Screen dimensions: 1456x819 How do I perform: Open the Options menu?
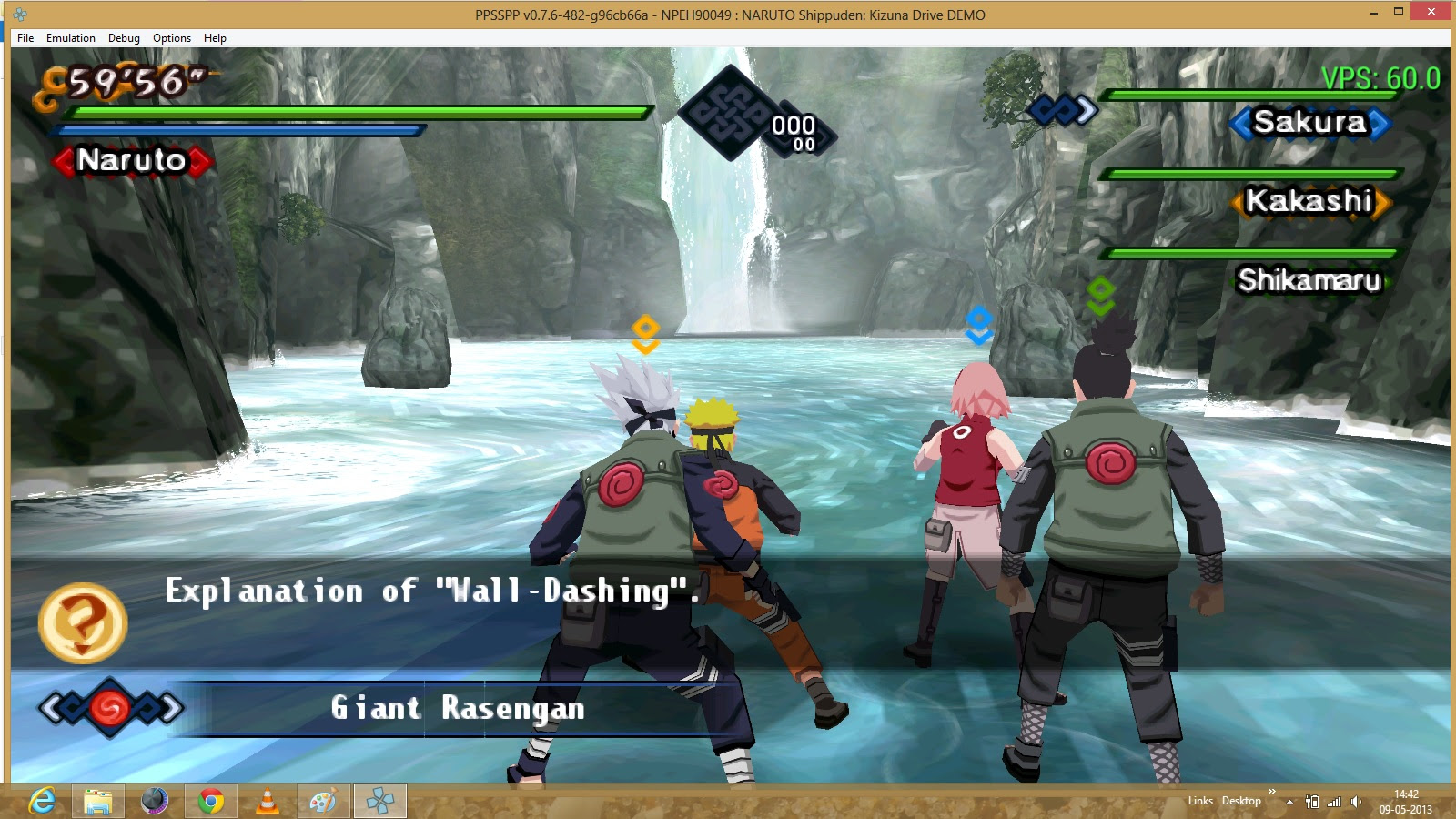[x=171, y=38]
